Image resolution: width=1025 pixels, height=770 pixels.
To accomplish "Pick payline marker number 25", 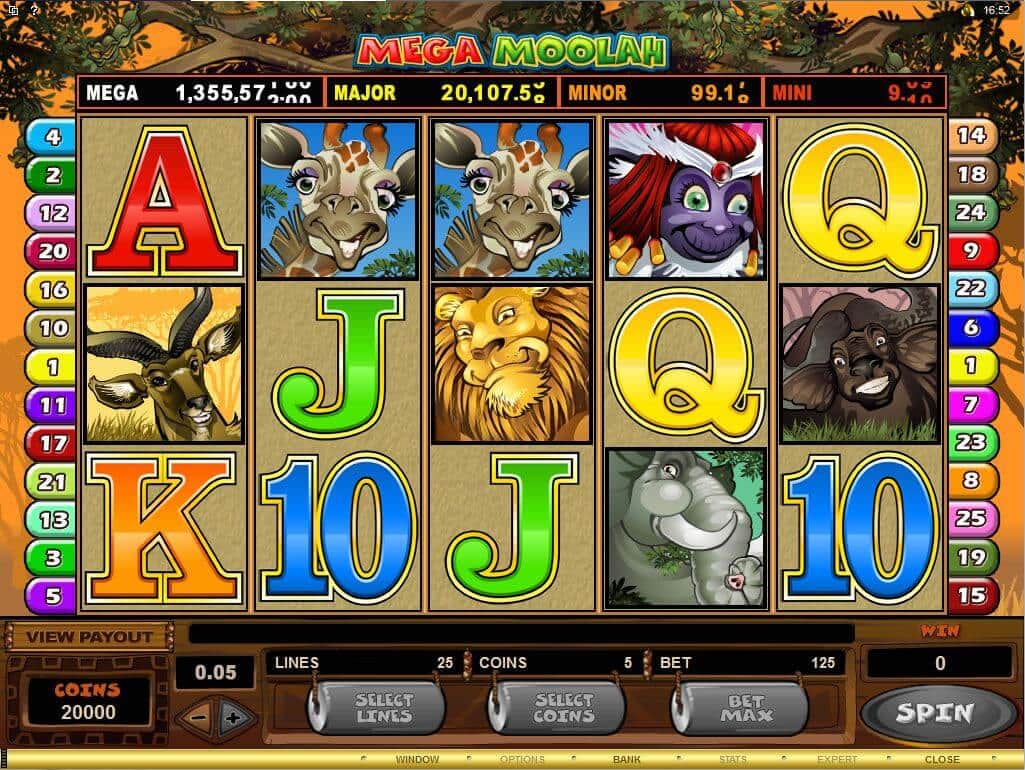I will (971, 519).
